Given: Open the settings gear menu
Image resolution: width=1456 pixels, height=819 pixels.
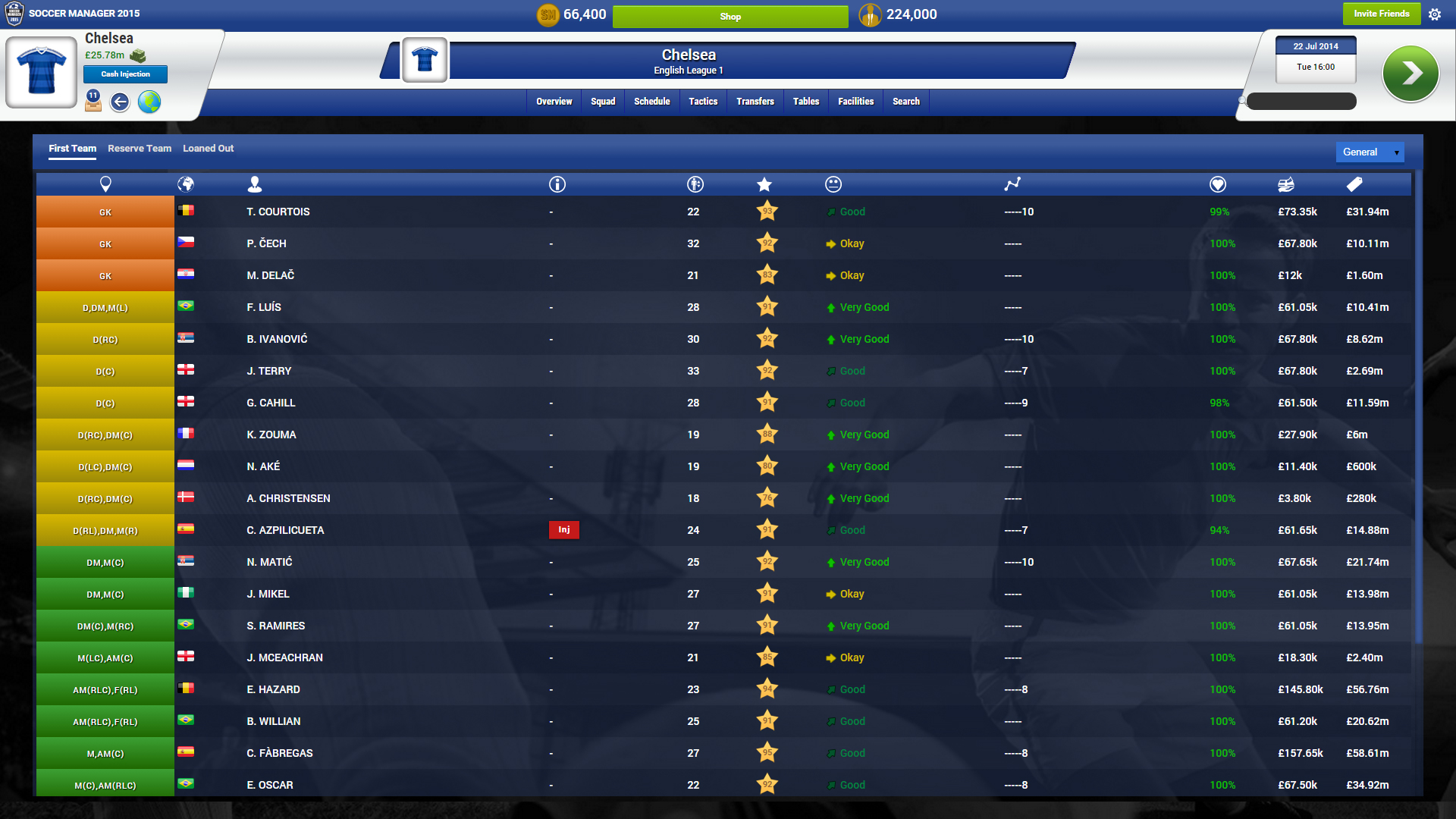Looking at the screenshot, I should pos(1436,14).
